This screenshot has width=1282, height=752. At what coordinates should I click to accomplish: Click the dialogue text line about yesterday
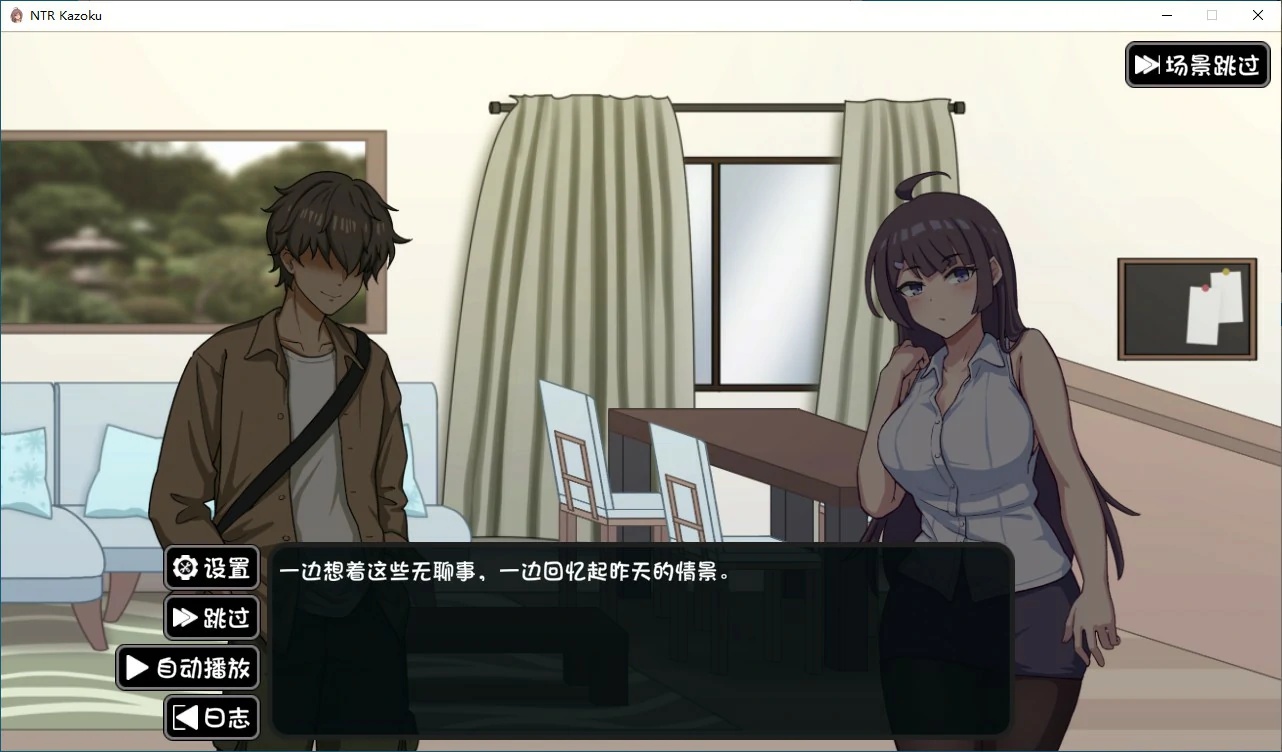pyautogui.click(x=505, y=572)
